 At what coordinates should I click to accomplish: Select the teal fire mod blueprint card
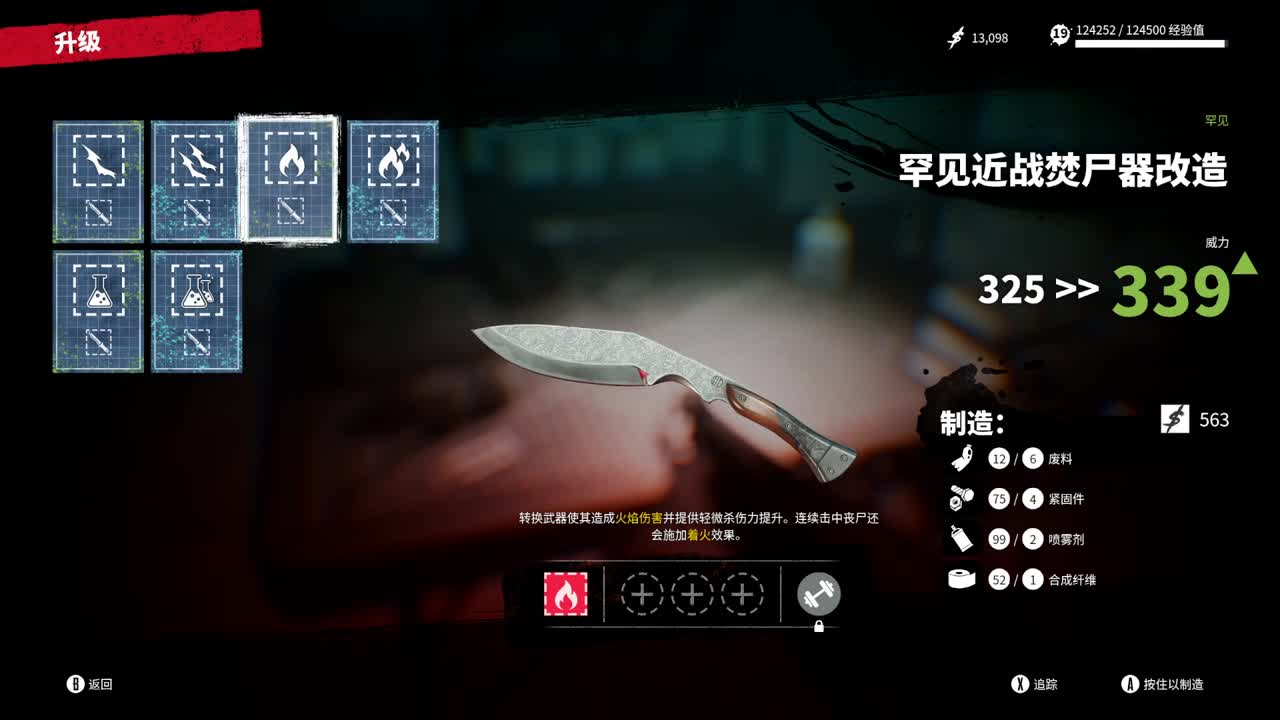(393, 180)
